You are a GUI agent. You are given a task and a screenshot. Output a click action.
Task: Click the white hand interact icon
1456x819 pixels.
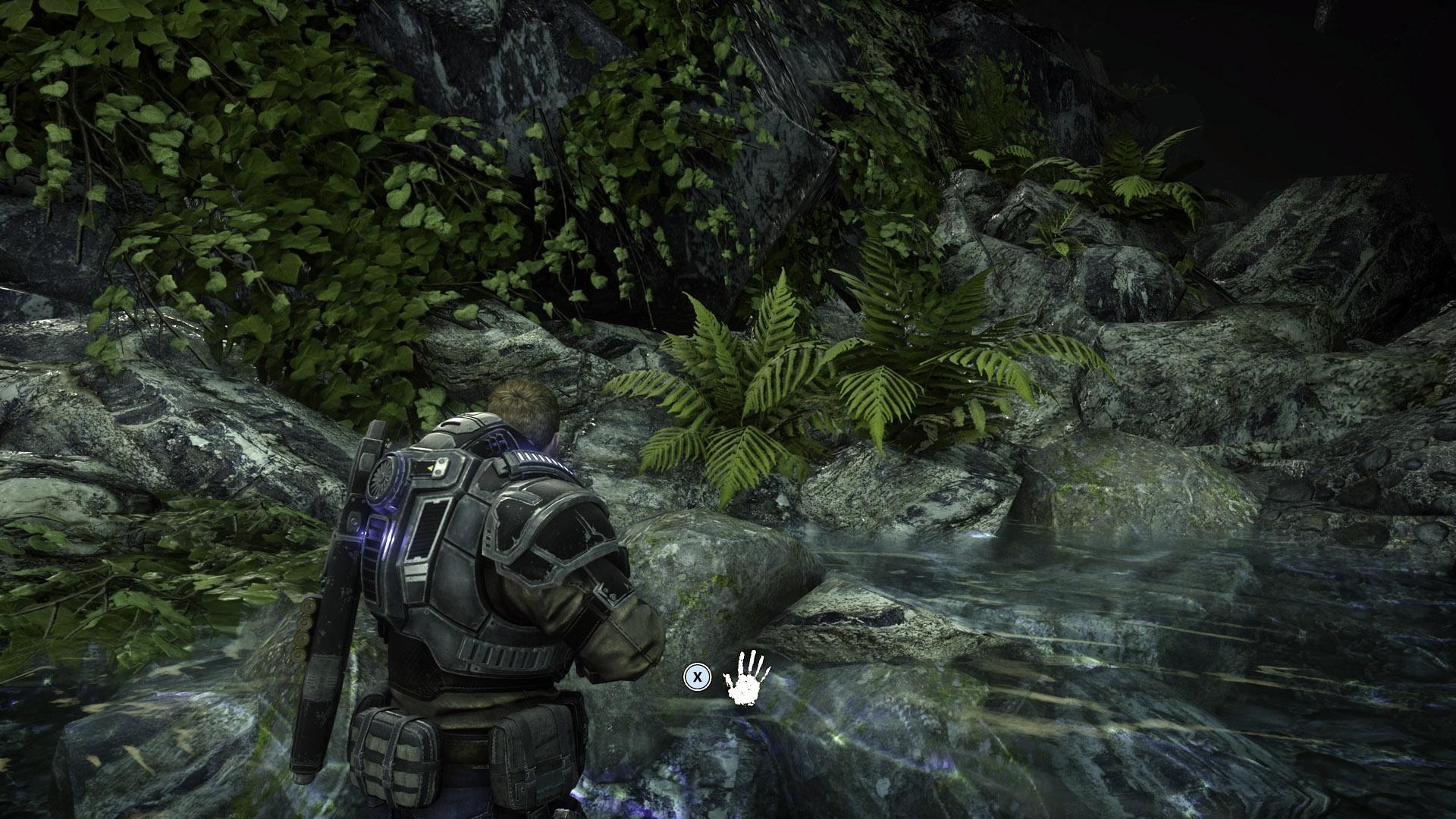coord(746,676)
